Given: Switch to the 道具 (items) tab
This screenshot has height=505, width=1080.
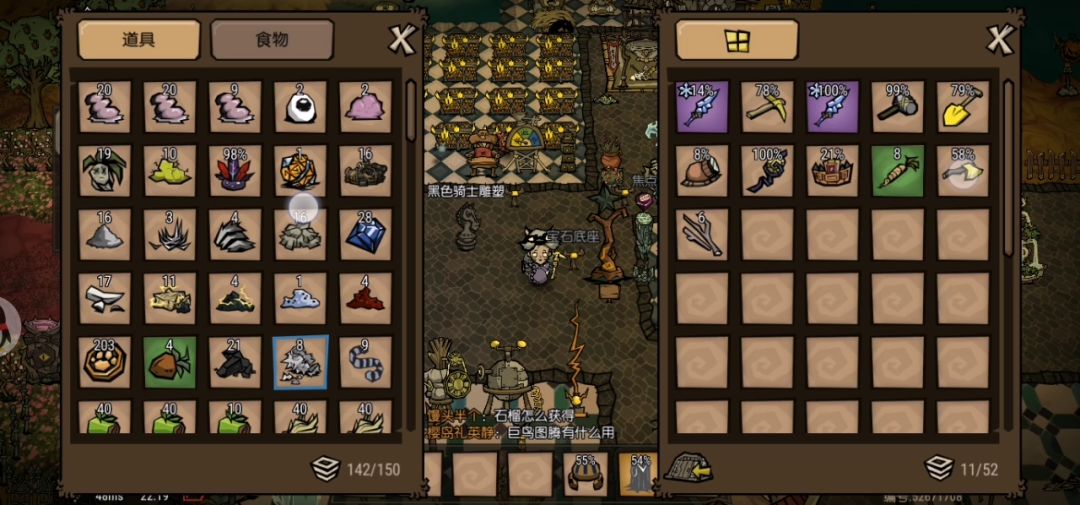Looking at the screenshot, I should click(x=139, y=40).
